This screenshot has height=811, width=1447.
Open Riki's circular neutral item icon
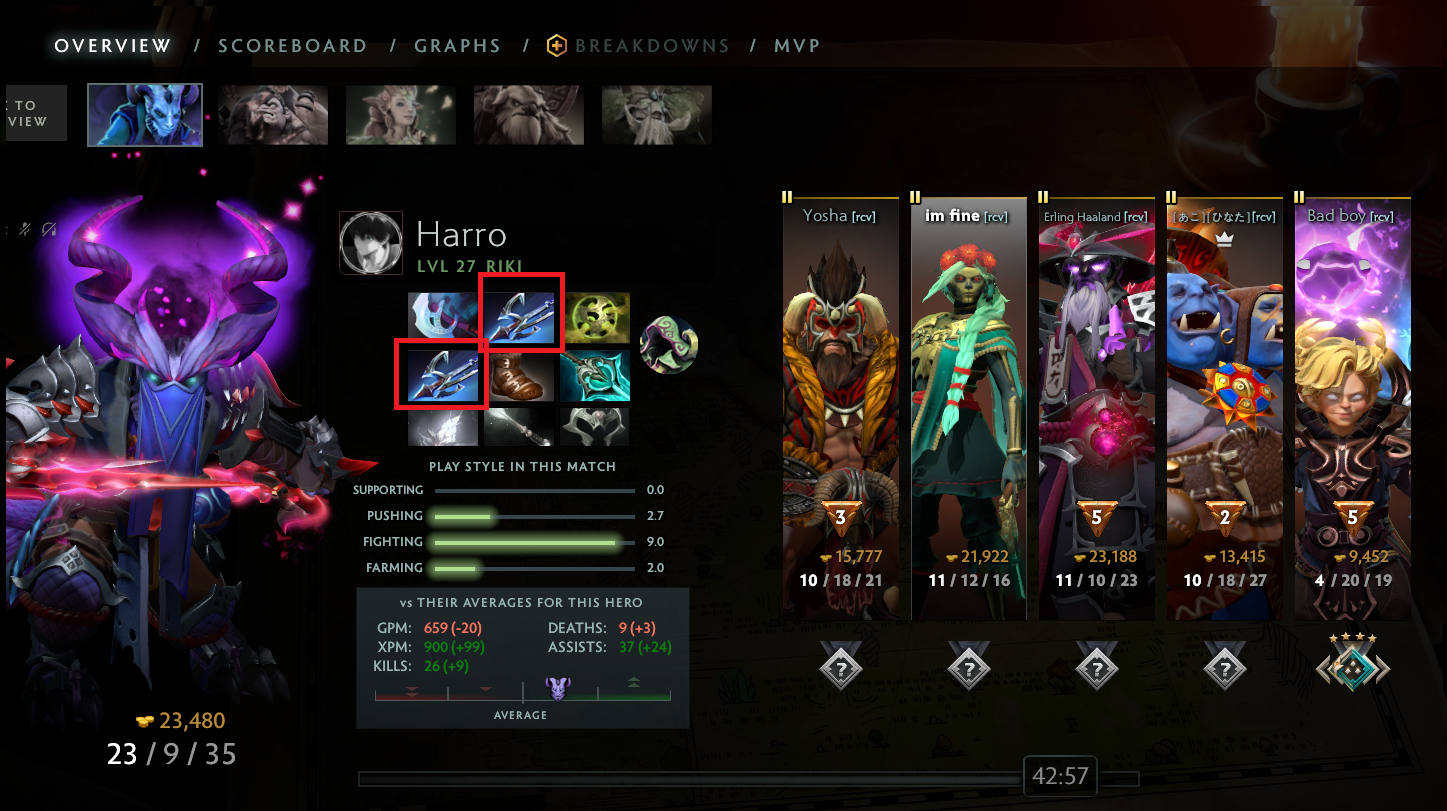click(x=668, y=345)
